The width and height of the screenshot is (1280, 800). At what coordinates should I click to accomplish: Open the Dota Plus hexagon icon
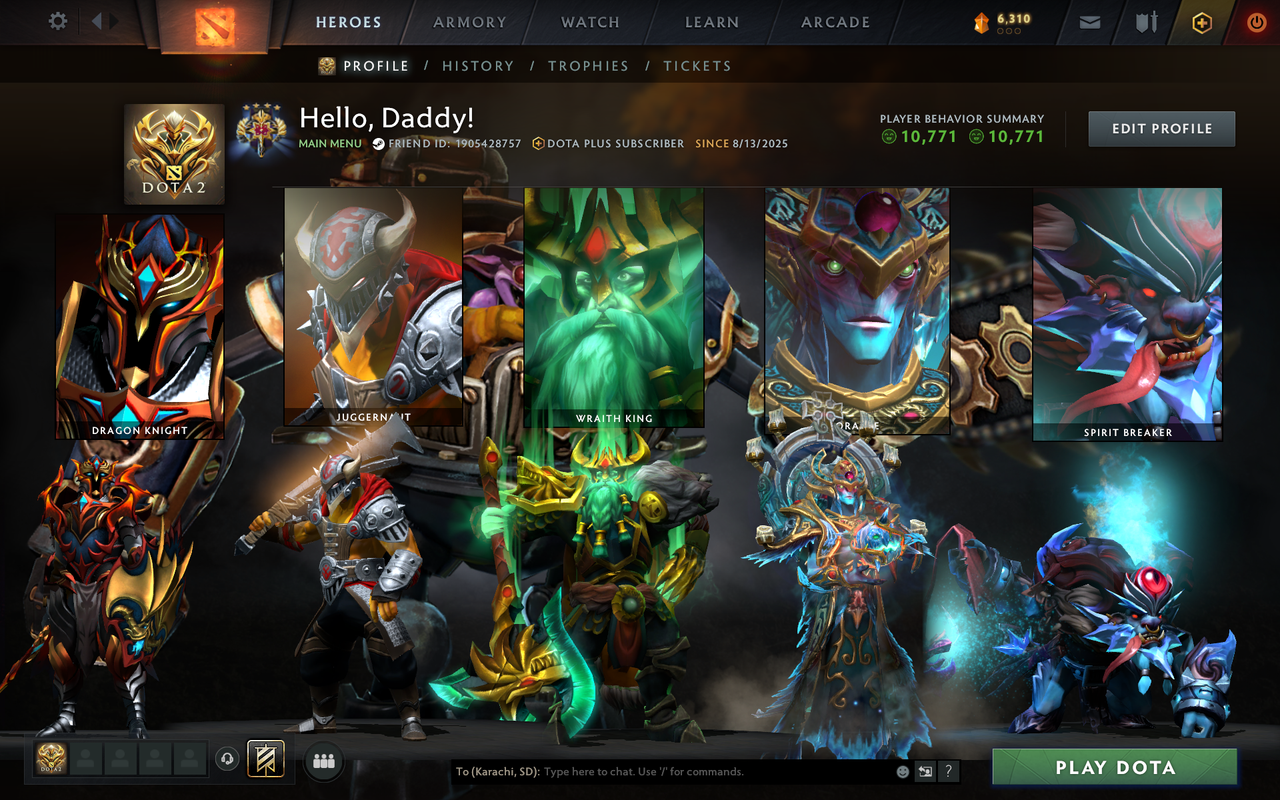click(1201, 21)
